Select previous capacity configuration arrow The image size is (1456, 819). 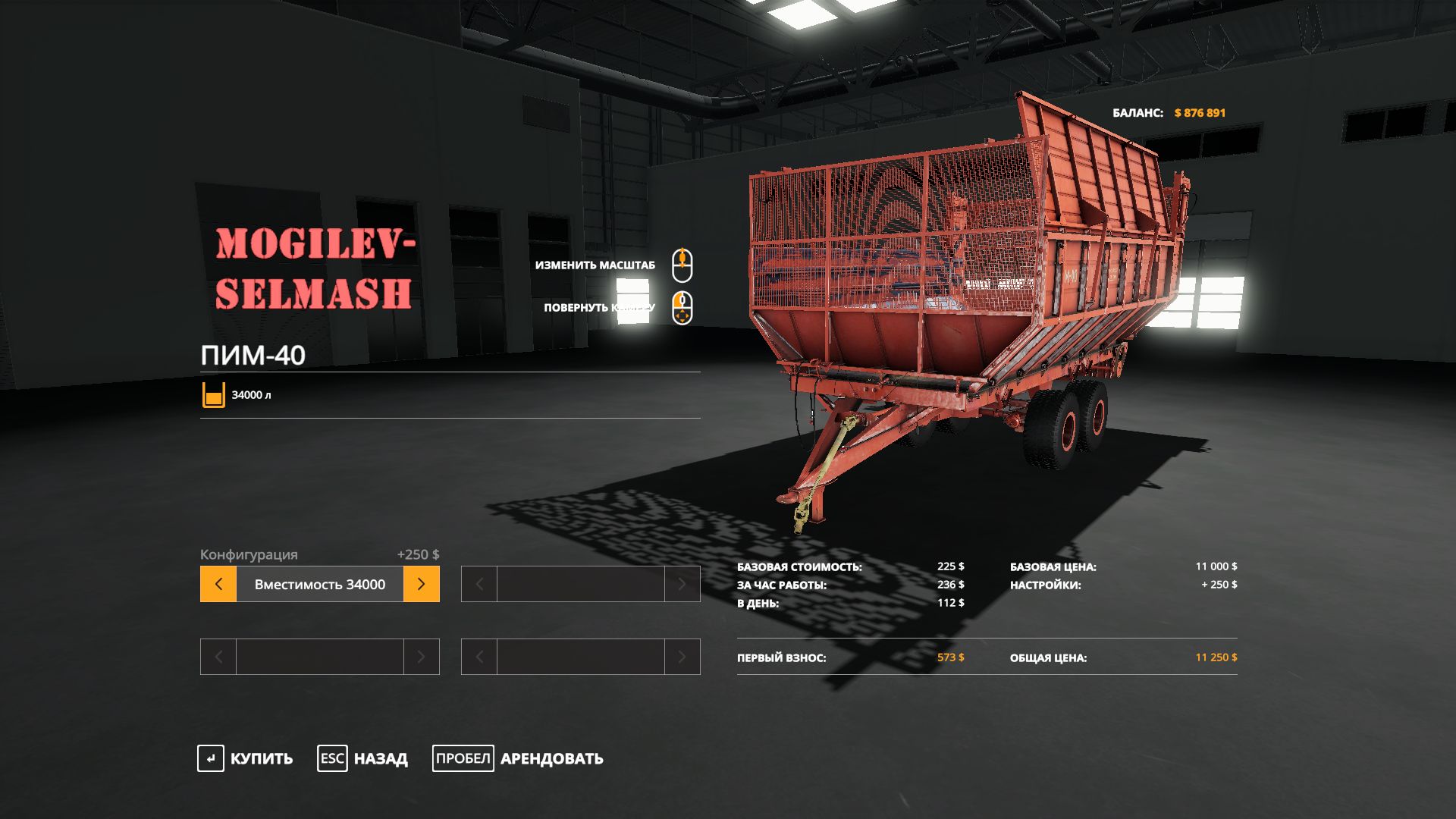click(218, 584)
